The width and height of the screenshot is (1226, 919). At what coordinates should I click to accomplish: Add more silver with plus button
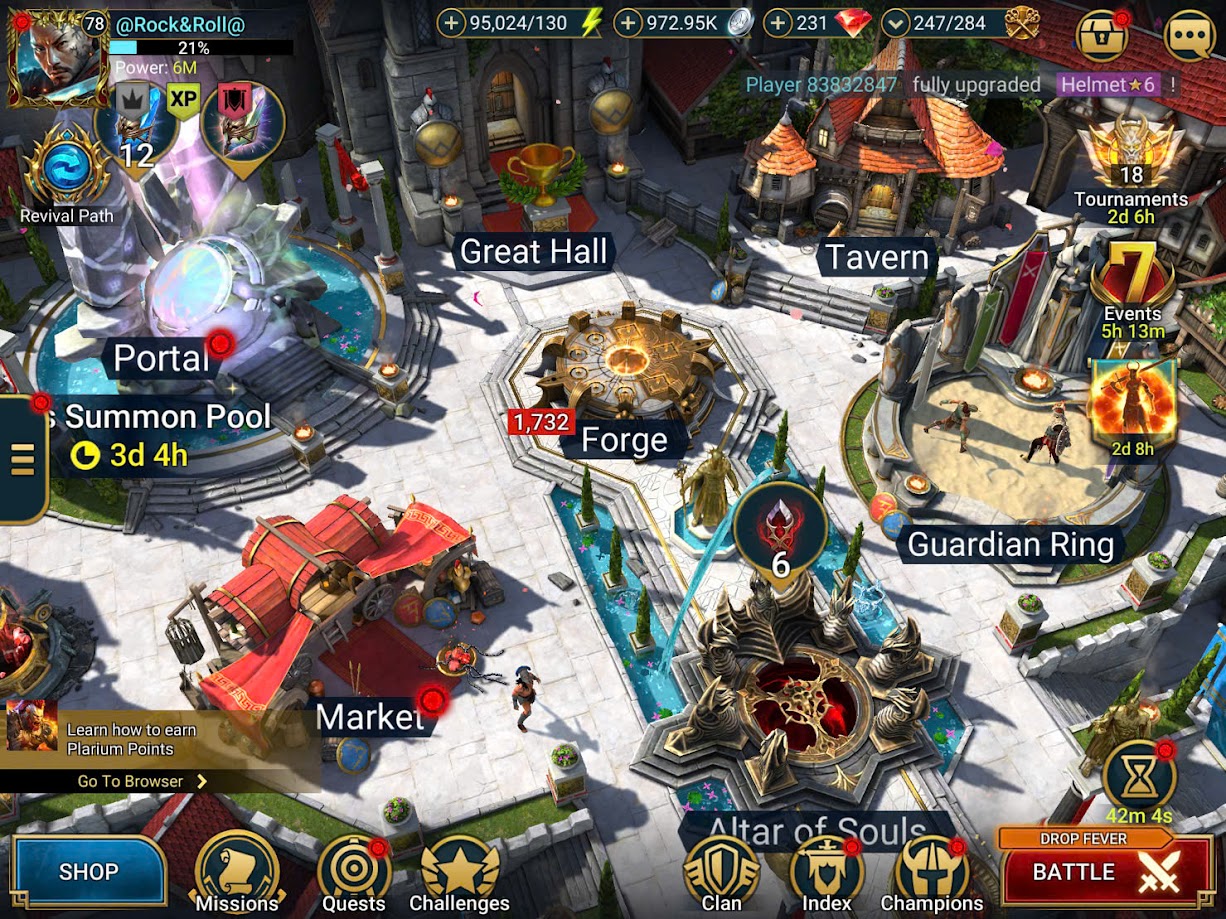(x=628, y=23)
